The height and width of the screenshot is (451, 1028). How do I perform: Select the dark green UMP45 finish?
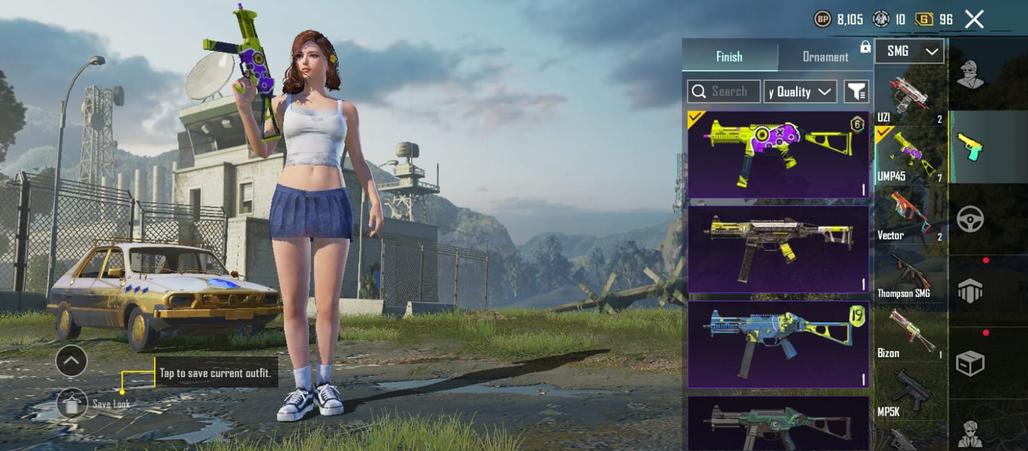click(778, 423)
